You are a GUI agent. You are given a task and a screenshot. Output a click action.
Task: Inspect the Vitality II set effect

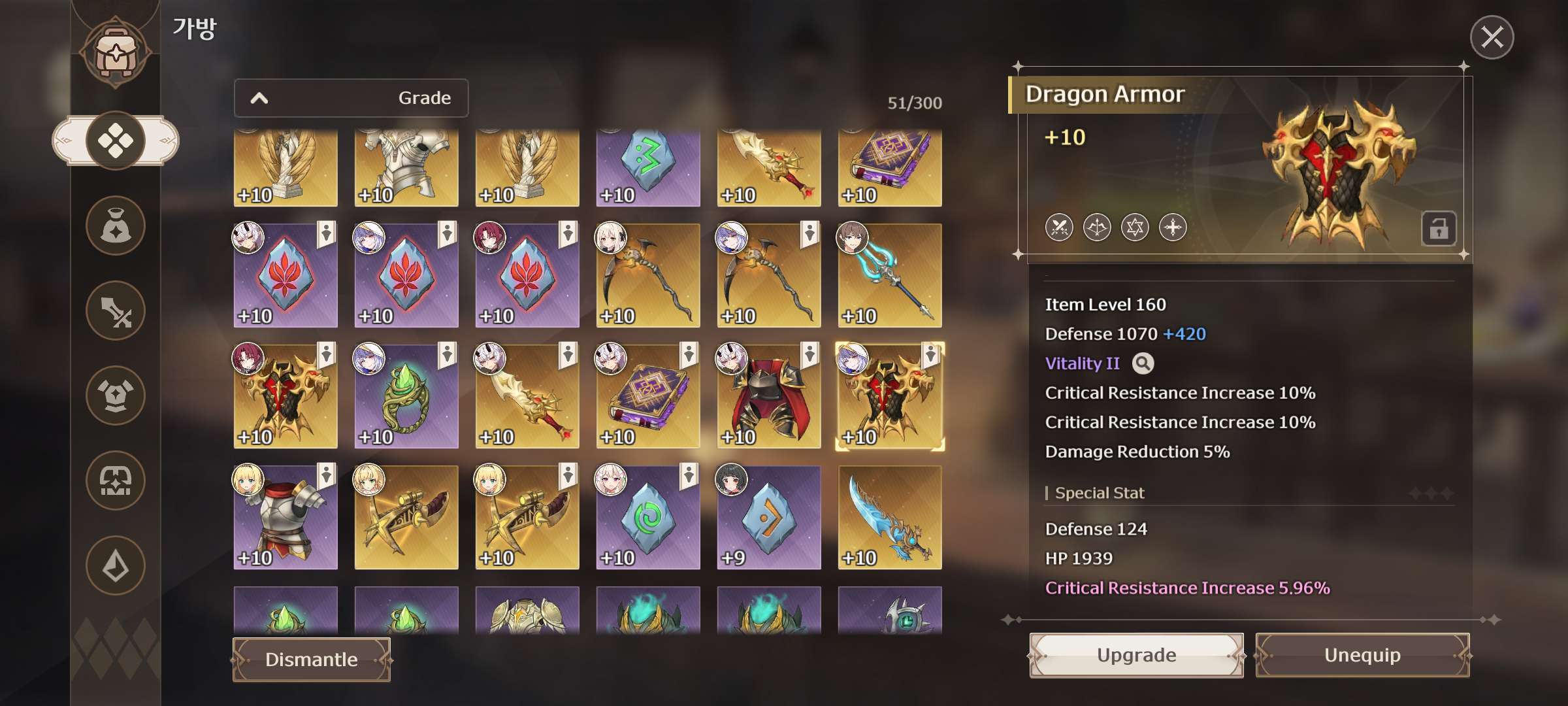[x=1143, y=363]
